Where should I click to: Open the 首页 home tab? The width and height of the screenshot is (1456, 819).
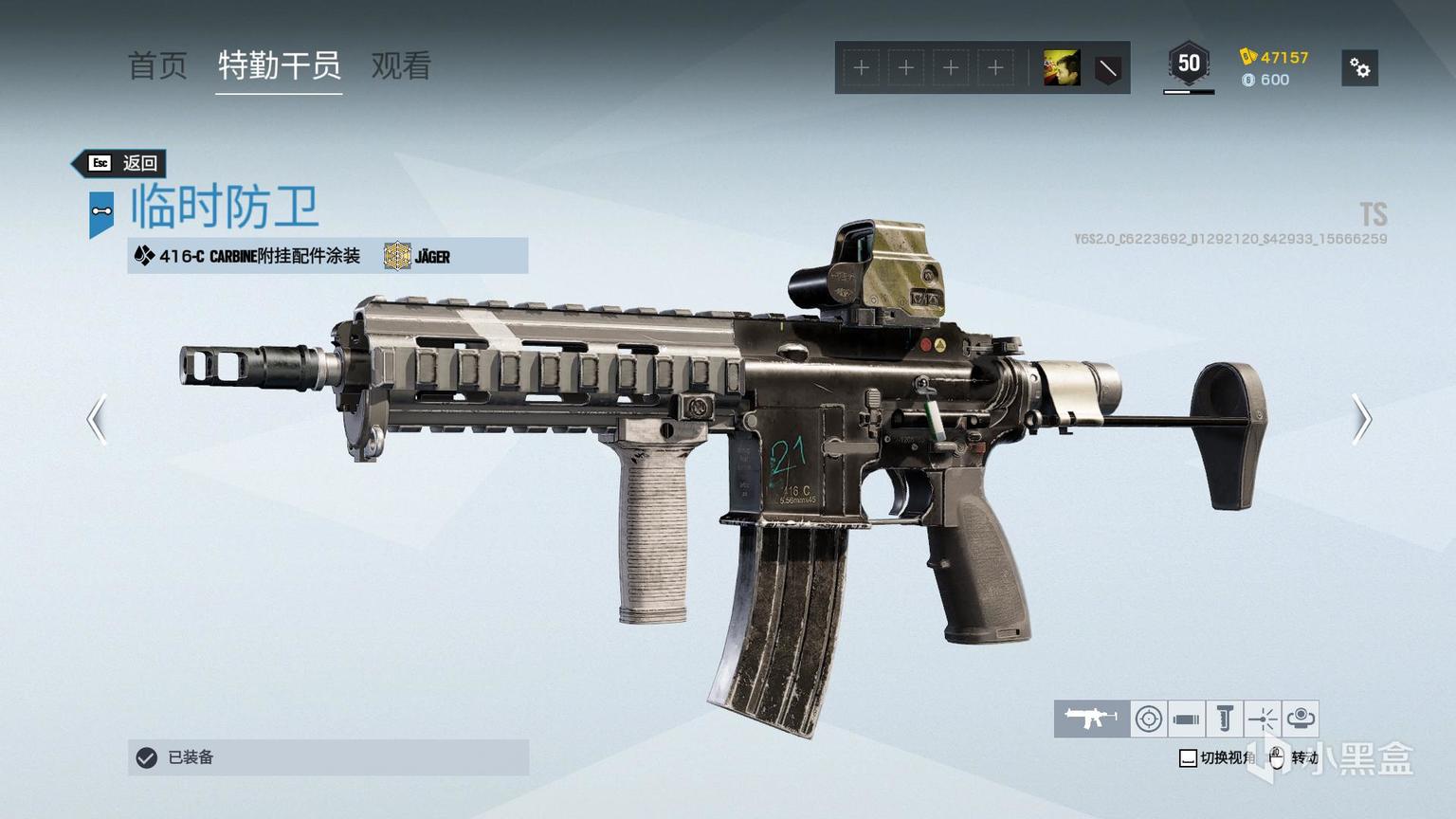click(x=157, y=65)
